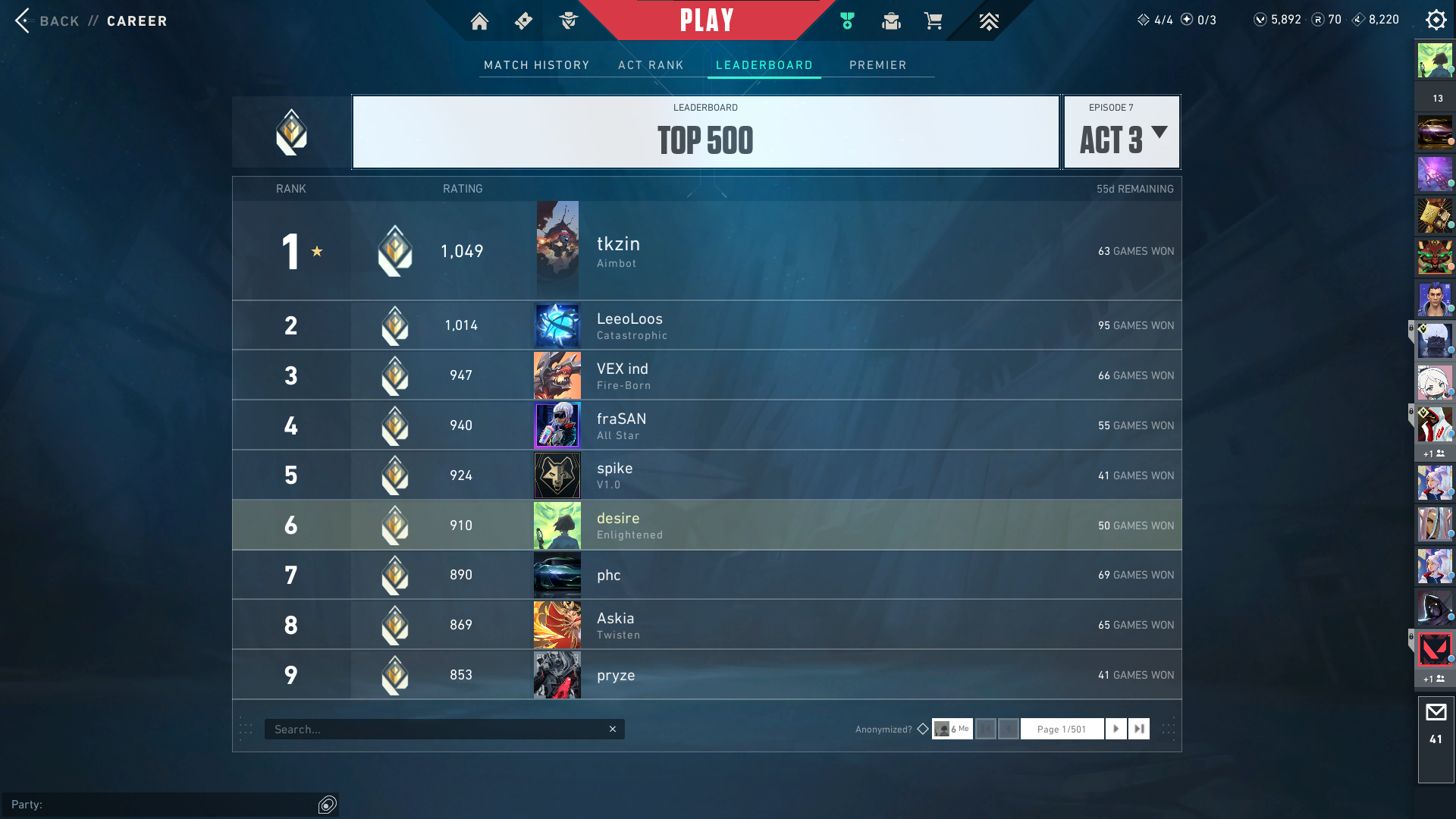Open the Collection backpack icon
Viewport: 1456px width, 819px height.
coord(891,20)
